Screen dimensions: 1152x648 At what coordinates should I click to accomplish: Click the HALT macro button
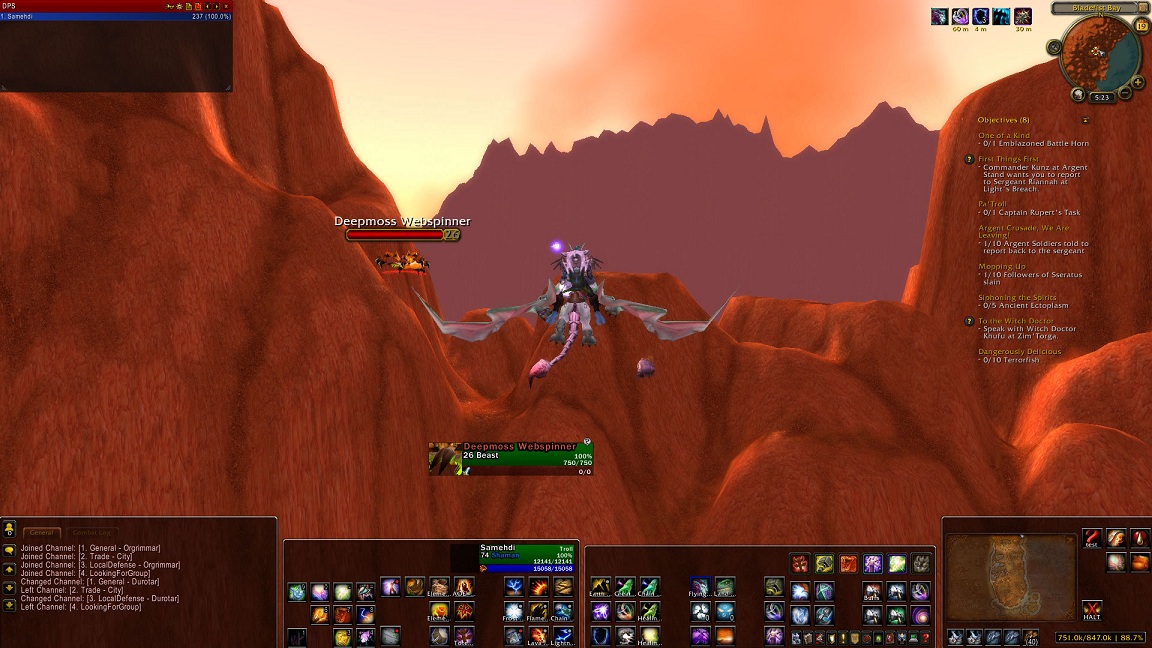click(x=1092, y=609)
